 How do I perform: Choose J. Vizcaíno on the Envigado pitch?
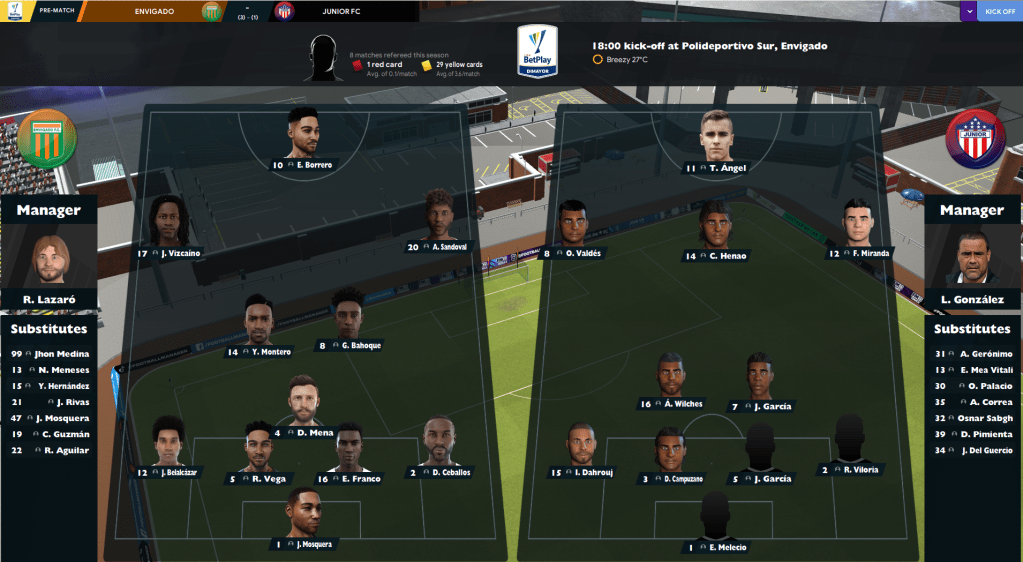(169, 224)
